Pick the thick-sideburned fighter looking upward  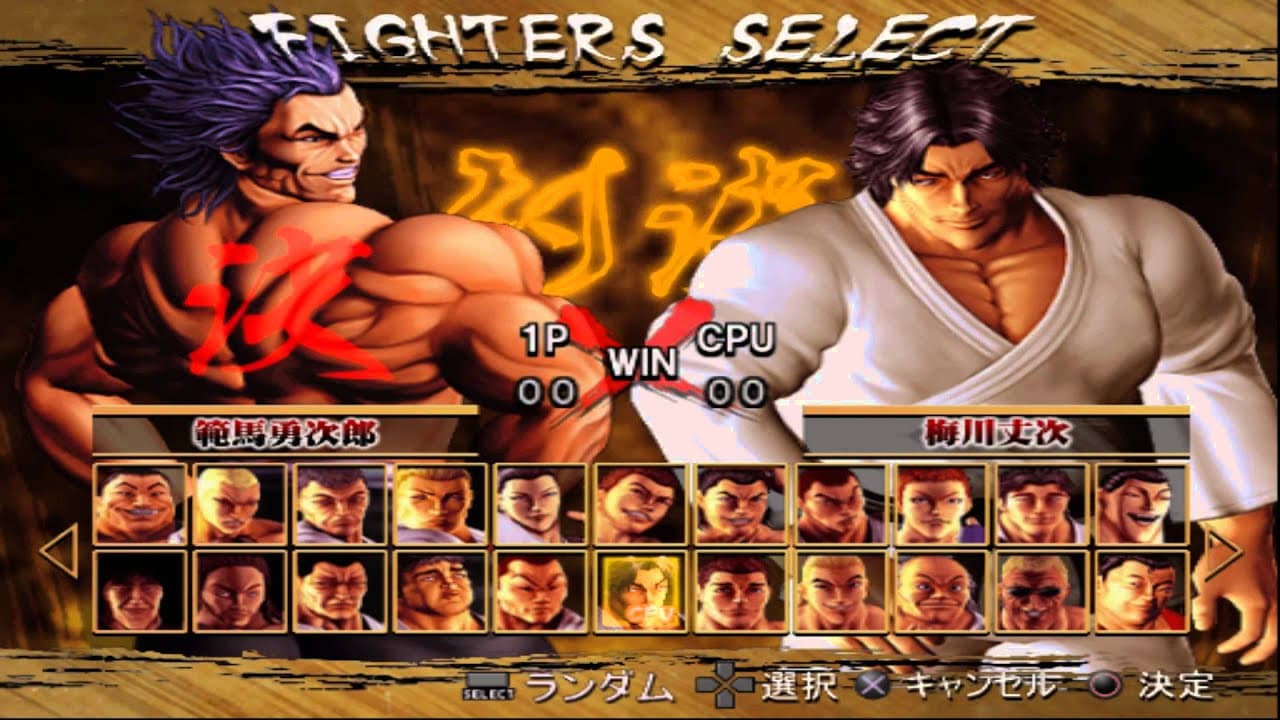[x=440, y=591]
